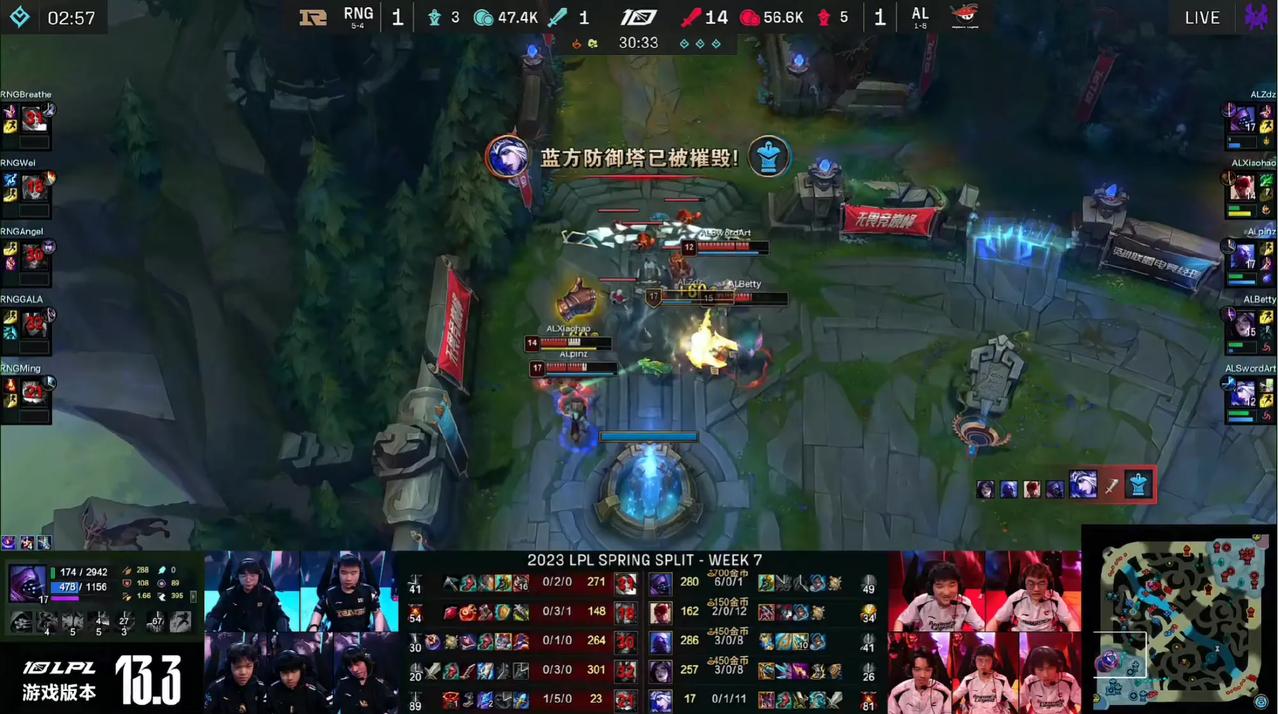
Task: Click the LIVE indicator badge
Action: tap(1202, 18)
